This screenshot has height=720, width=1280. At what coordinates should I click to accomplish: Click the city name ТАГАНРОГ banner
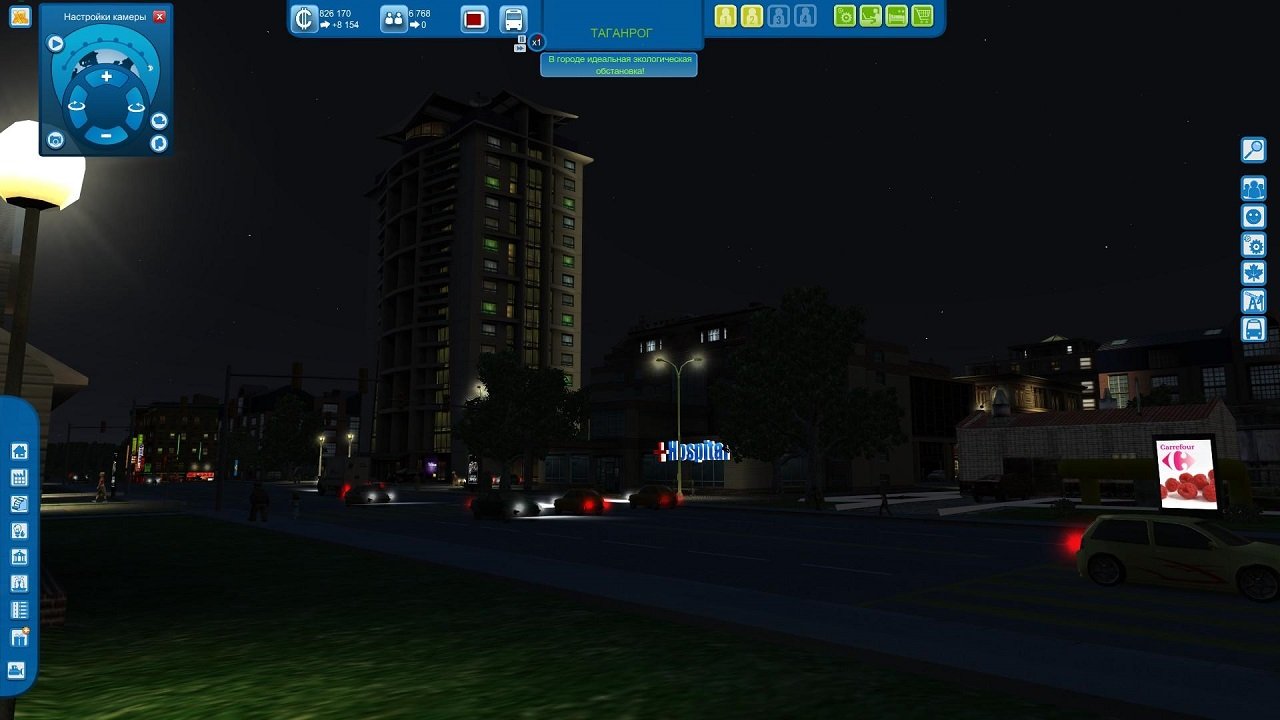620,31
